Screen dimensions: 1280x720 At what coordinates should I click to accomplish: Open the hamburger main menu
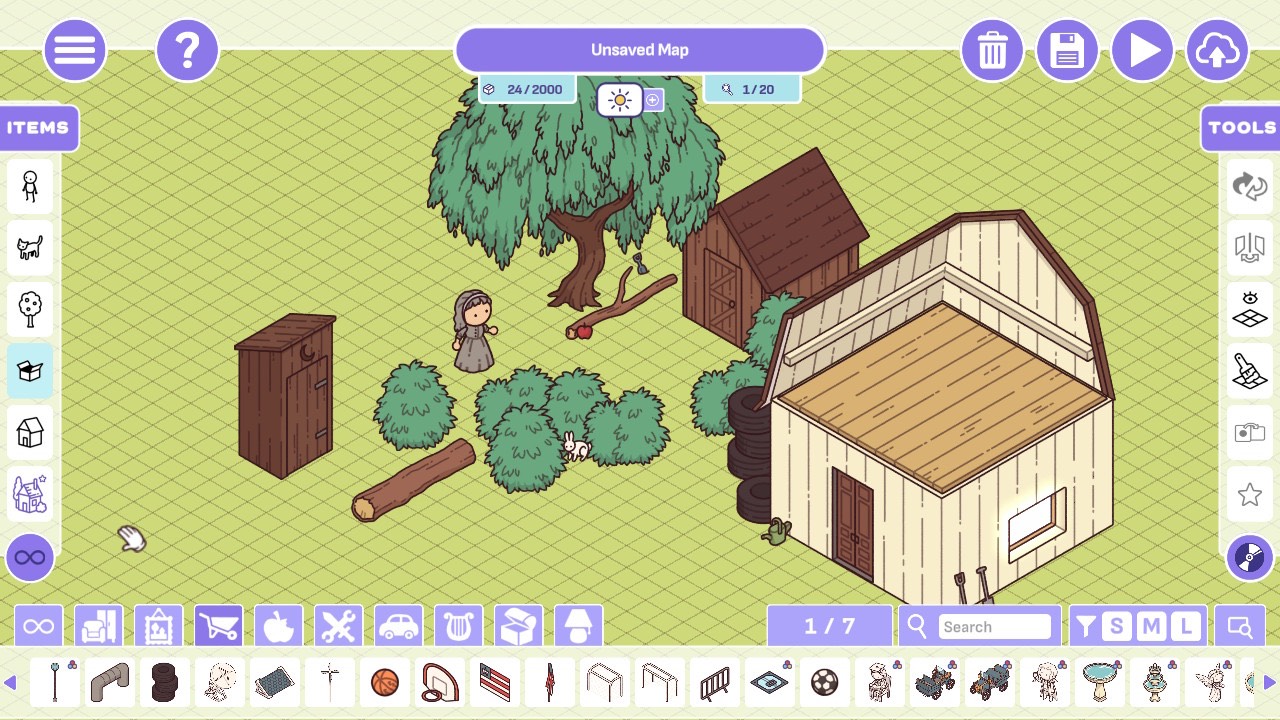point(75,50)
